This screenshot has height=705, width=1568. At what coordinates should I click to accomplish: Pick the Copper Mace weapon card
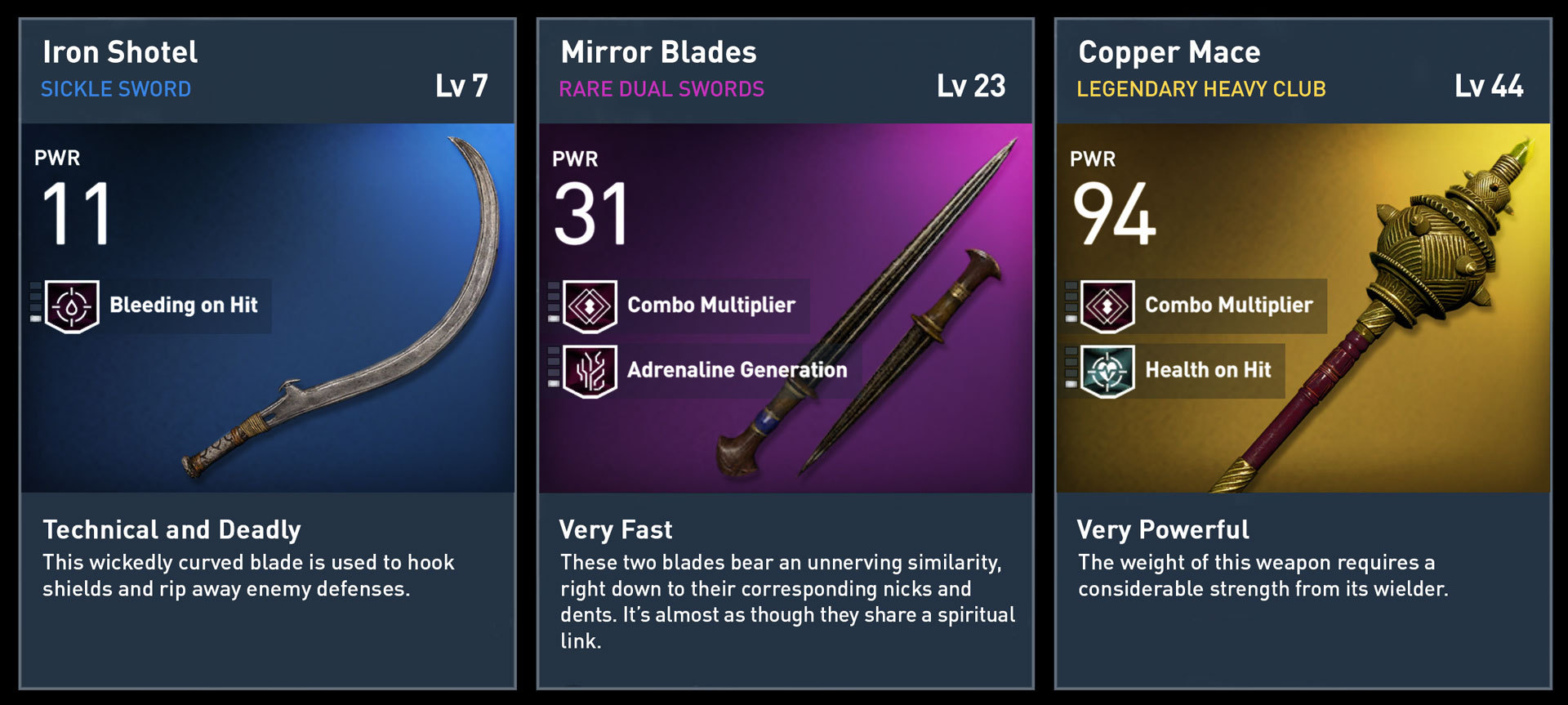coord(1303,353)
